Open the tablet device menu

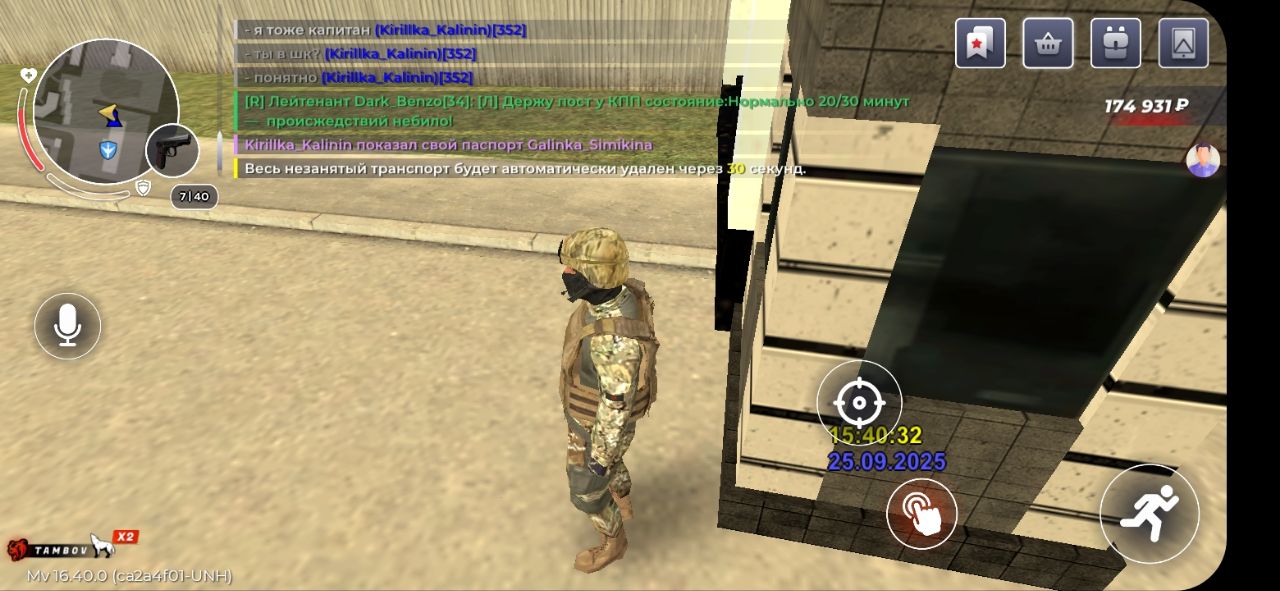pos(1183,43)
